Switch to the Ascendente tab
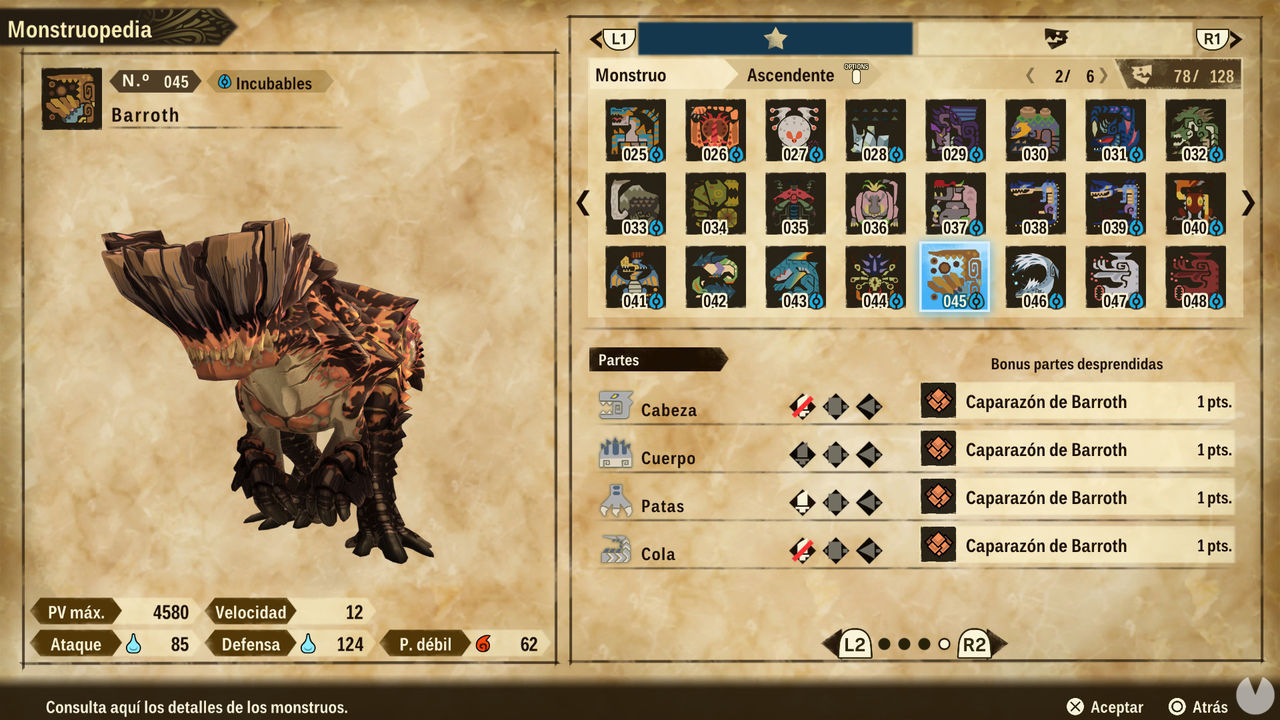This screenshot has height=720, width=1280. (x=789, y=74)
